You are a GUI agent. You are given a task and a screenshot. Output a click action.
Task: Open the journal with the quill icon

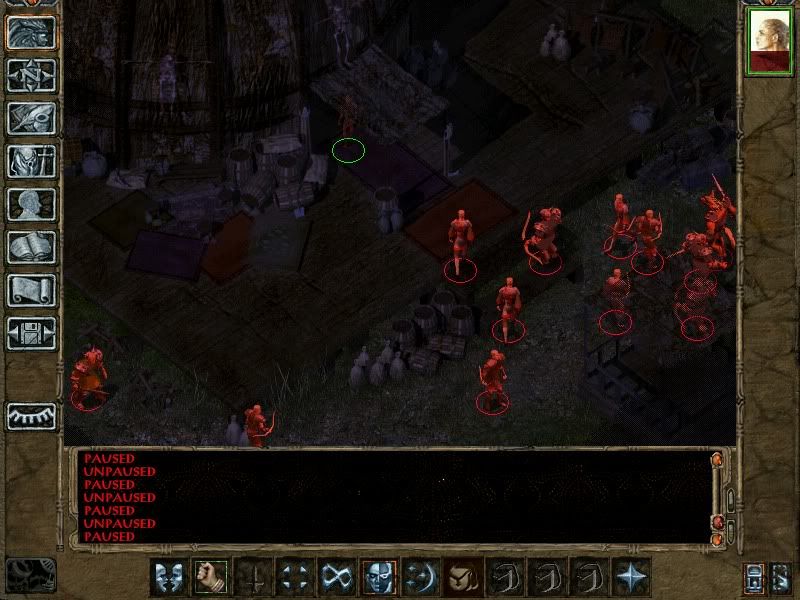pos(31,118)
